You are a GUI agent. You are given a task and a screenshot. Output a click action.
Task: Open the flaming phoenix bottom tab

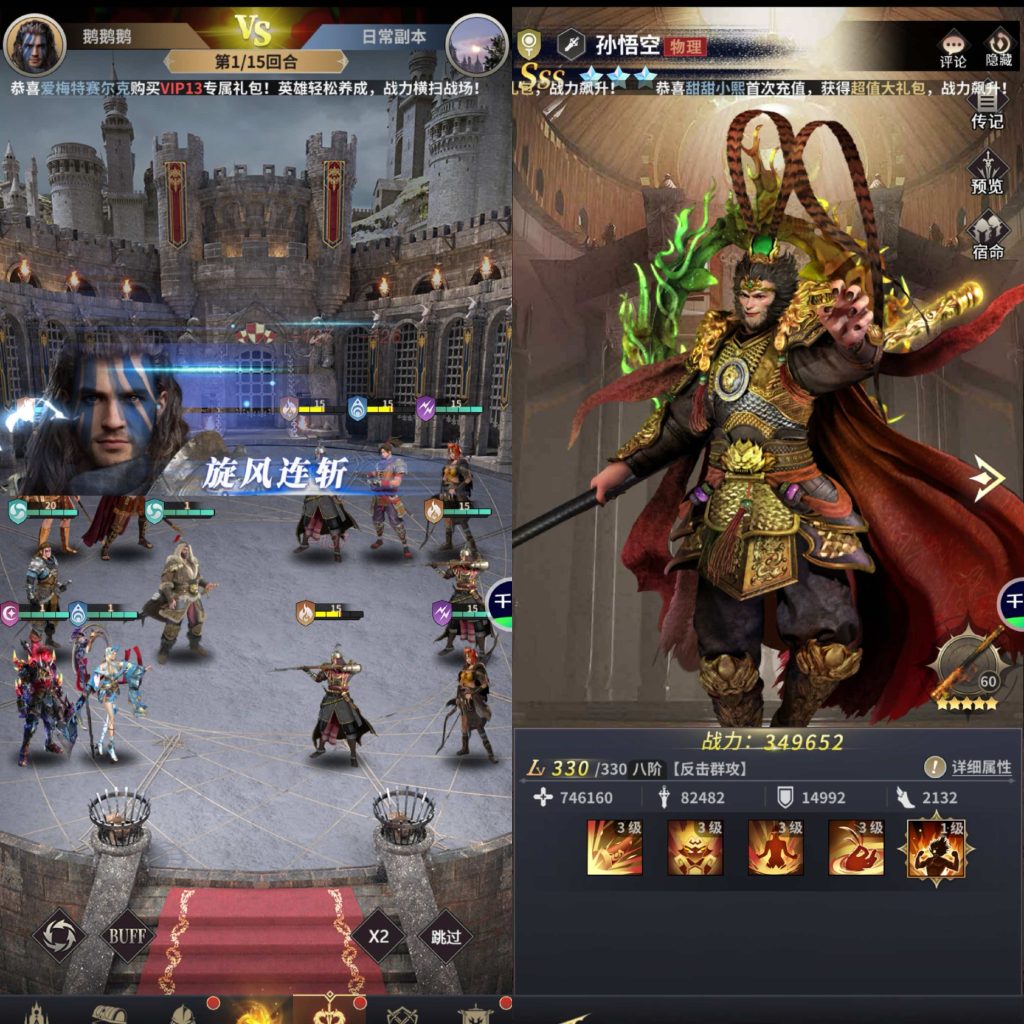pos(253,1010)
